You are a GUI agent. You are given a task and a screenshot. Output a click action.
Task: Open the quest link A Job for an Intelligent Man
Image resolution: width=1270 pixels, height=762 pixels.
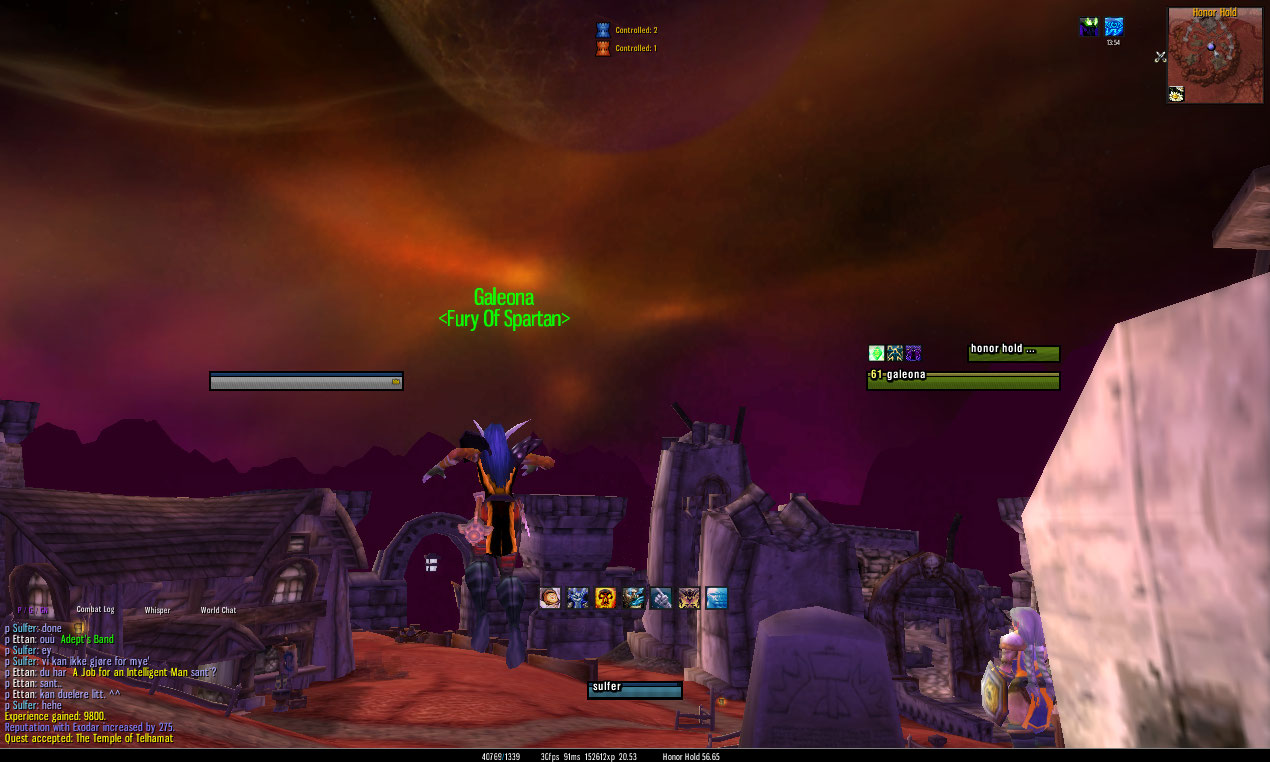143,672
